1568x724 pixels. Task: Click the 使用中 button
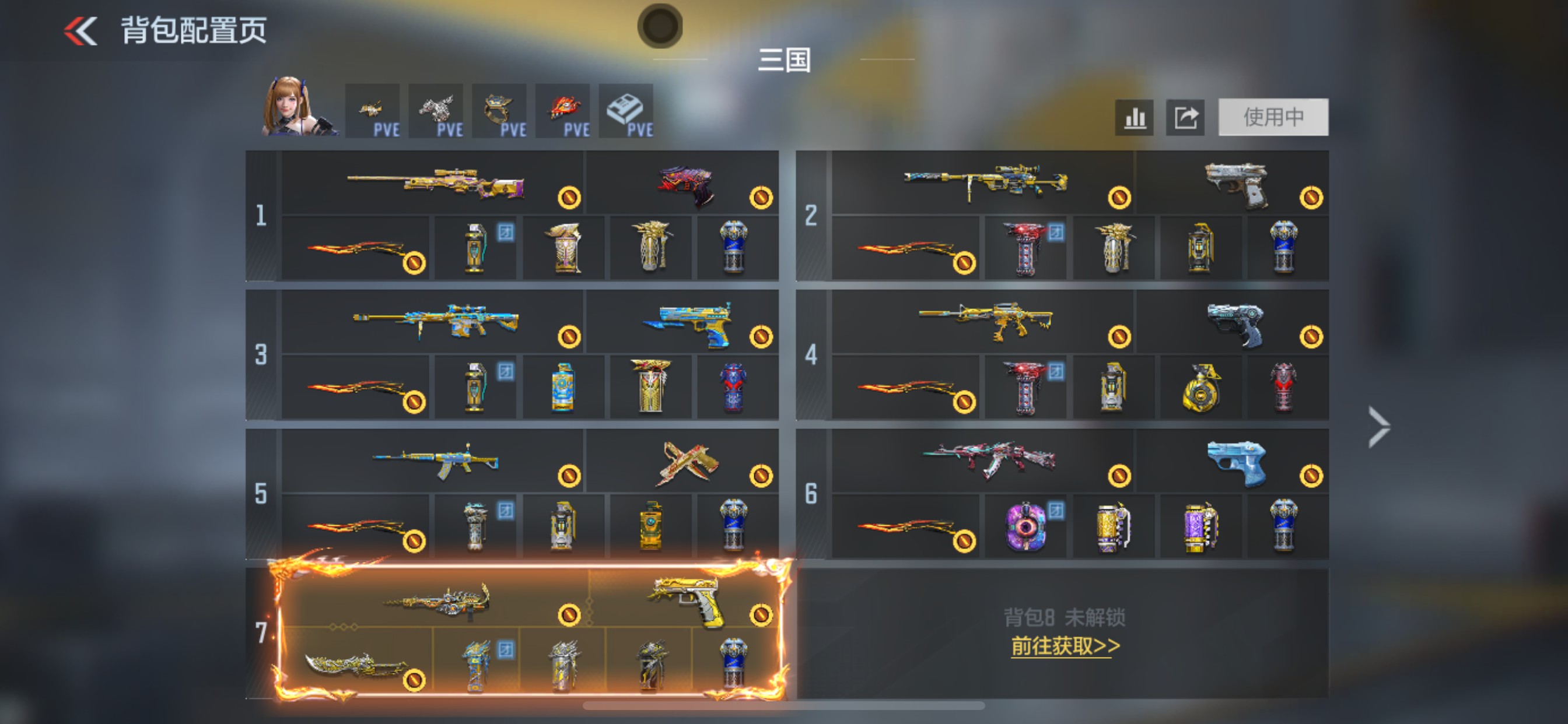(x=1272, y=118)
